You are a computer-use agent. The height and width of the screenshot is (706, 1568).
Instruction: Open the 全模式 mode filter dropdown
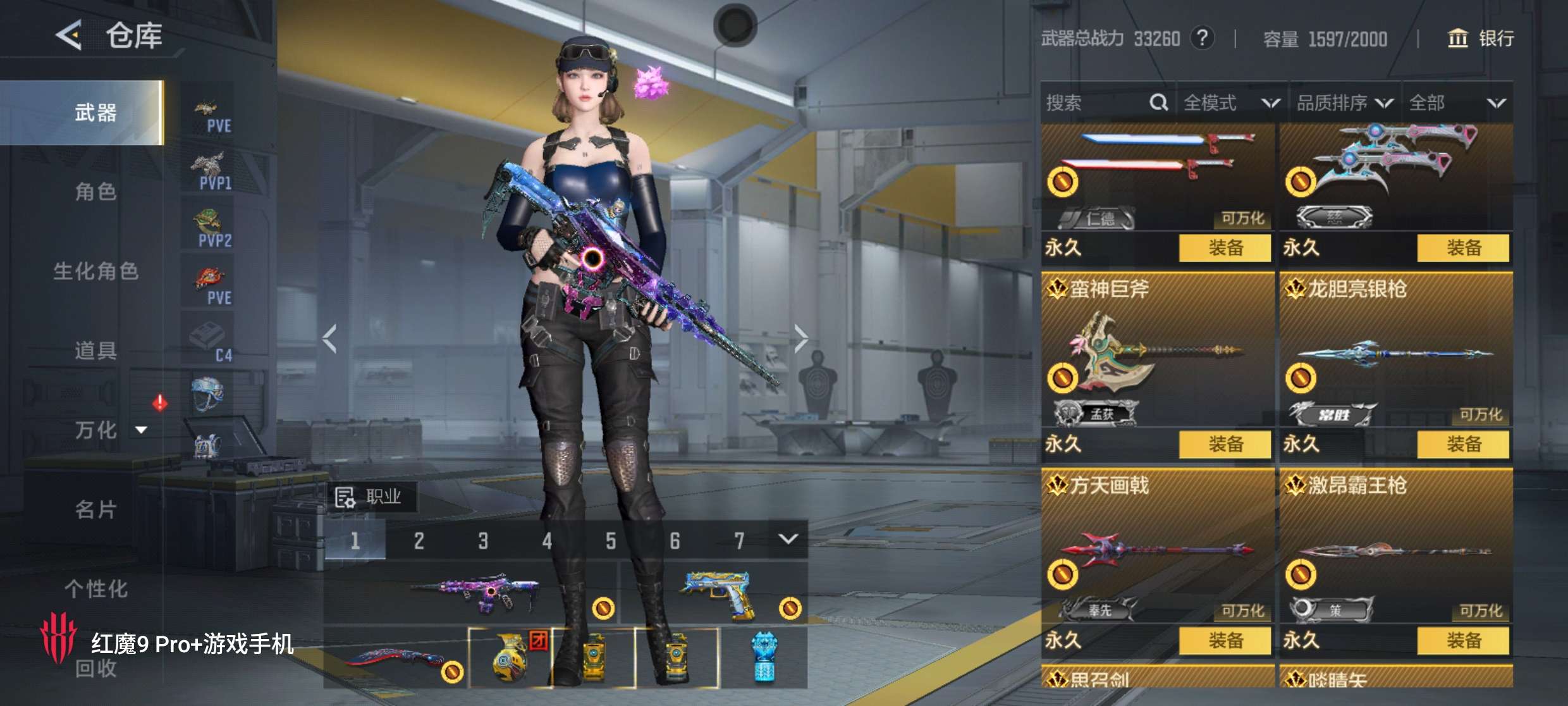1230,102
